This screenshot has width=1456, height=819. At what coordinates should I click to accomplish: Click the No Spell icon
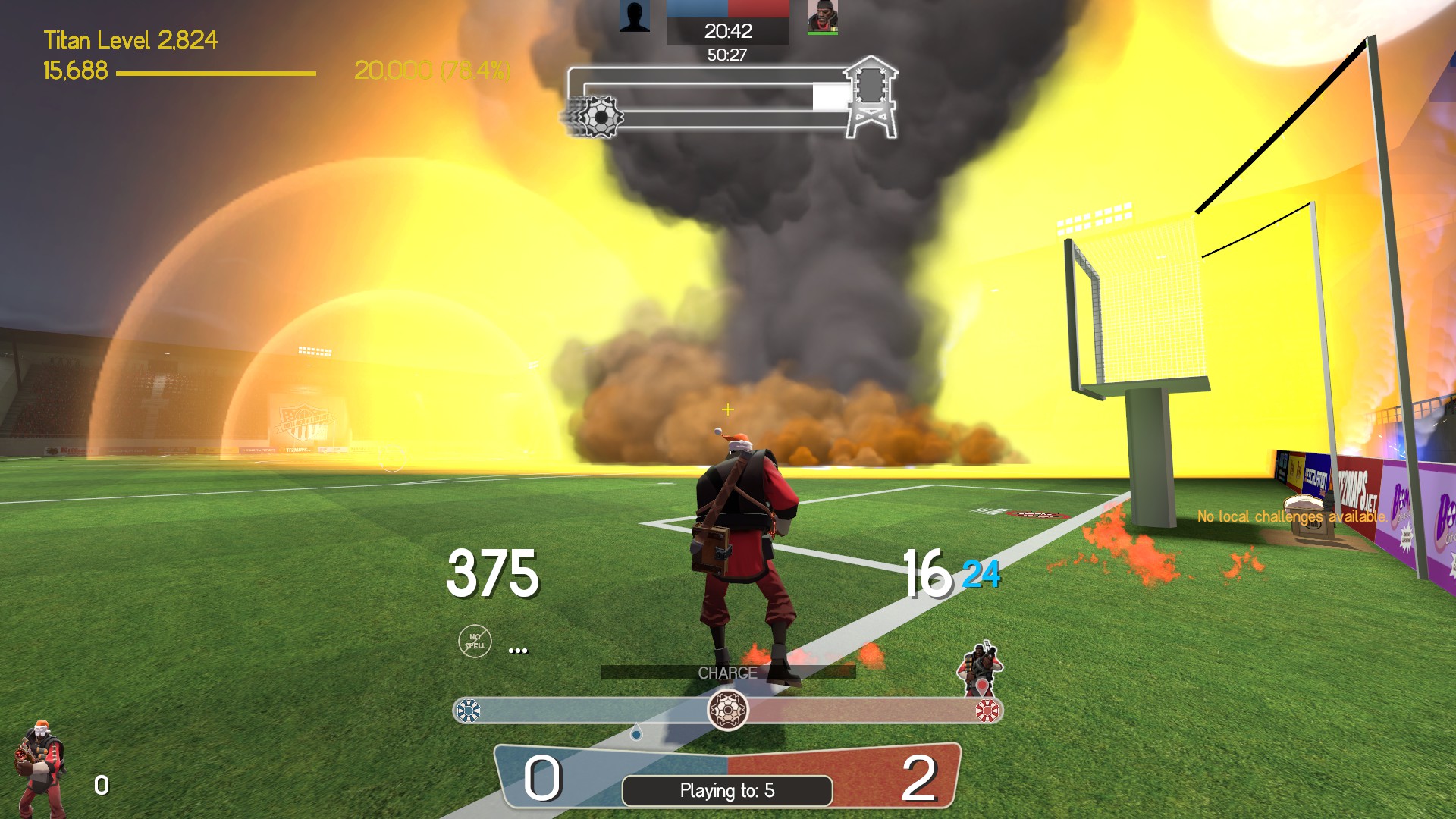(x=475, y=642)
